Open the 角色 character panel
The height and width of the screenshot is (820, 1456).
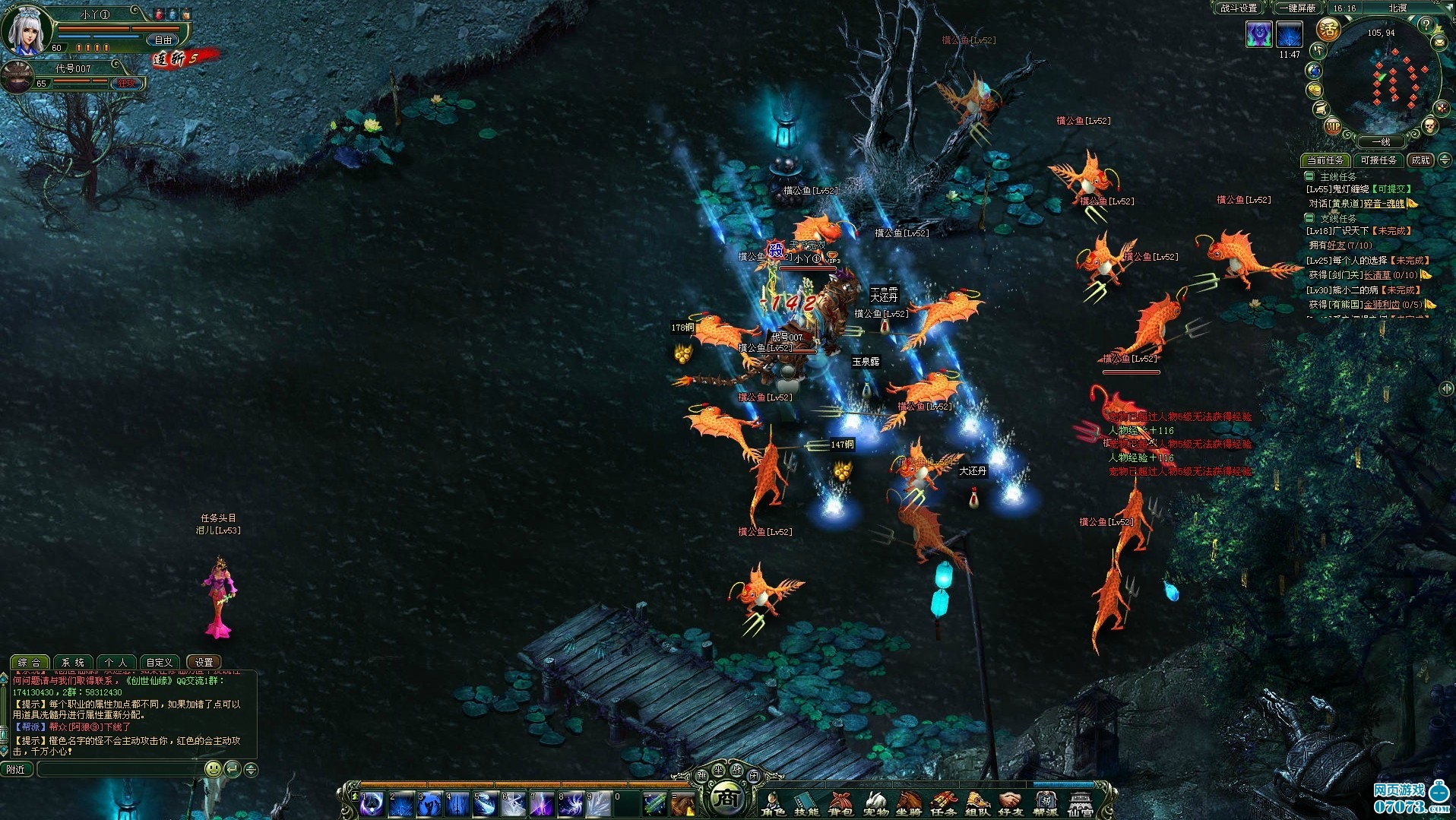774,803
